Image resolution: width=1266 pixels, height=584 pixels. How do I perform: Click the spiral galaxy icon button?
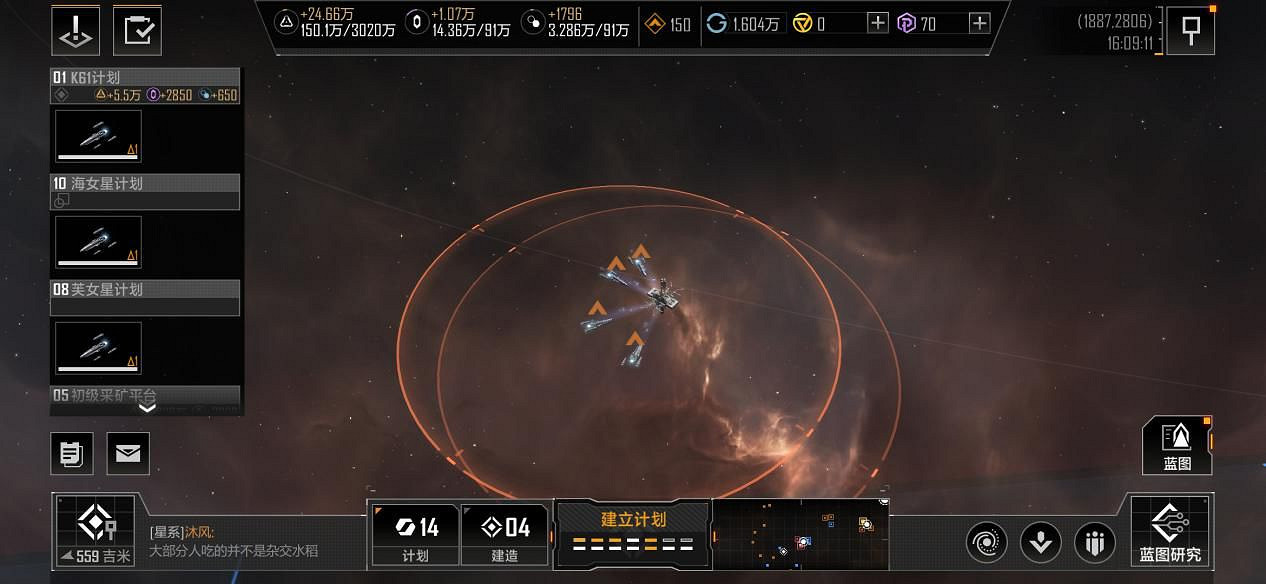pos(986,543)
